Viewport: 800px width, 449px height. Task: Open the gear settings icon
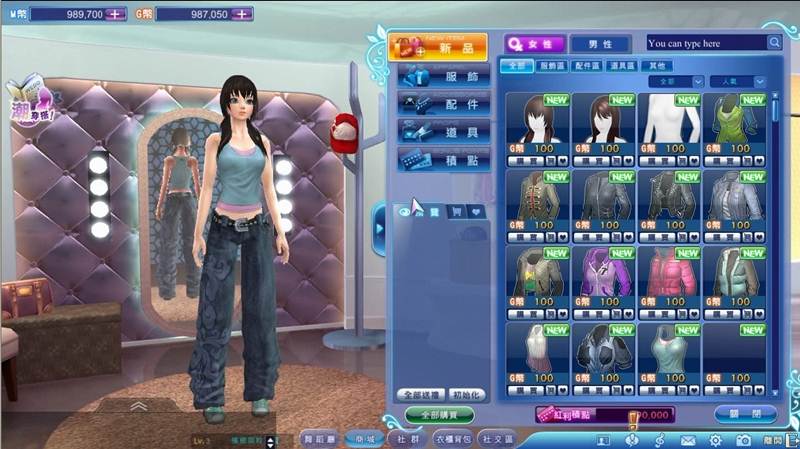(x=716, y=440)
